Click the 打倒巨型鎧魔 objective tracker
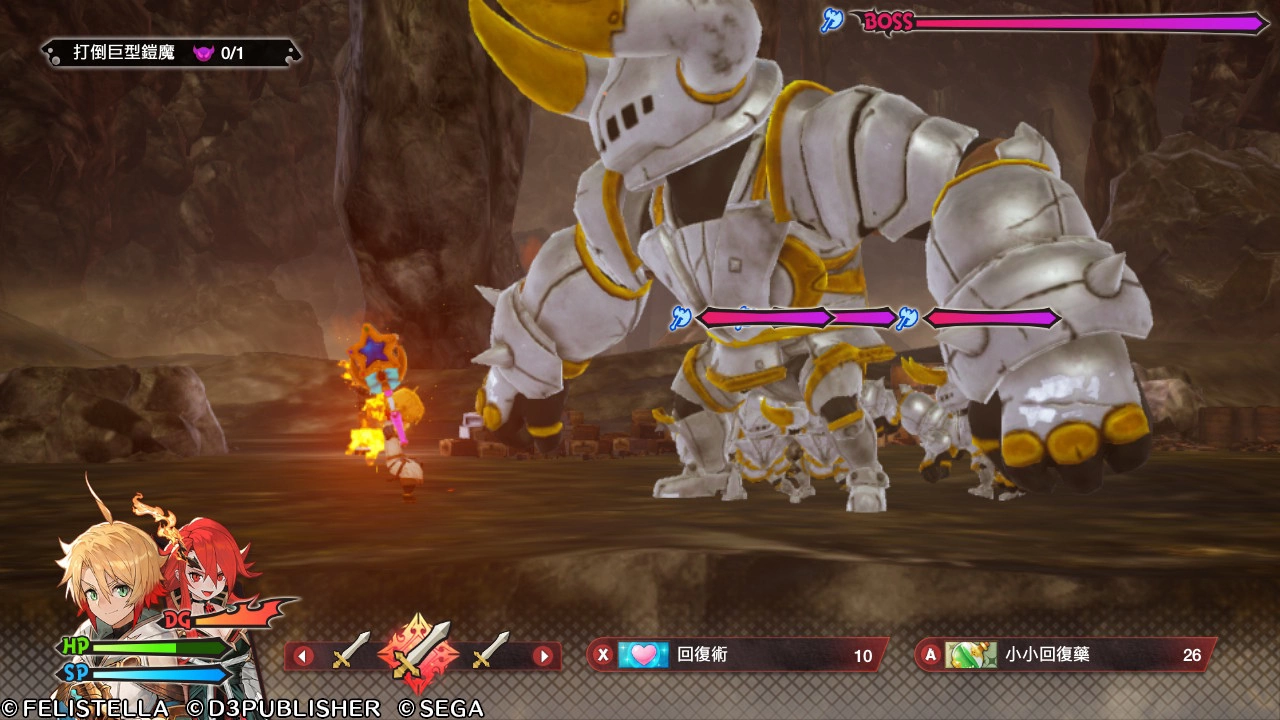The width and height of the screenshot is (1280, 720). pyautogui.click(x=171, y=53)
